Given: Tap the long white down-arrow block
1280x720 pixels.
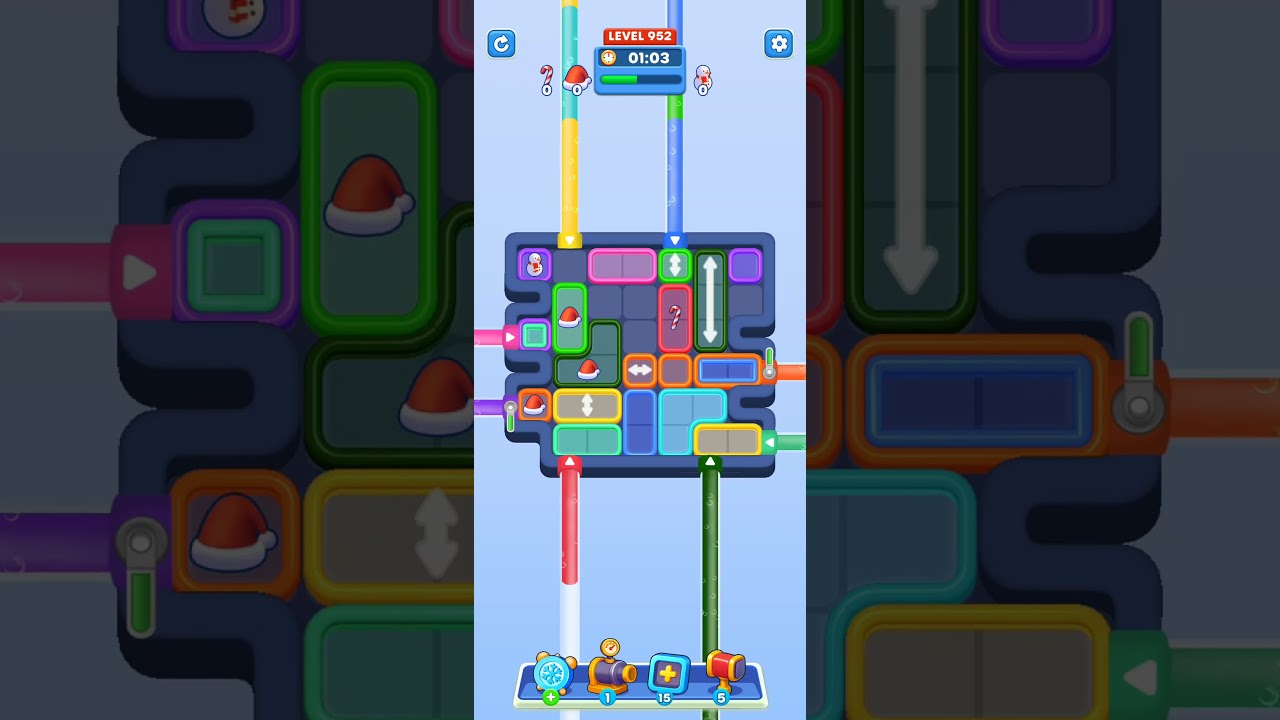Looking at the screenshot, I should click(709, 300).
